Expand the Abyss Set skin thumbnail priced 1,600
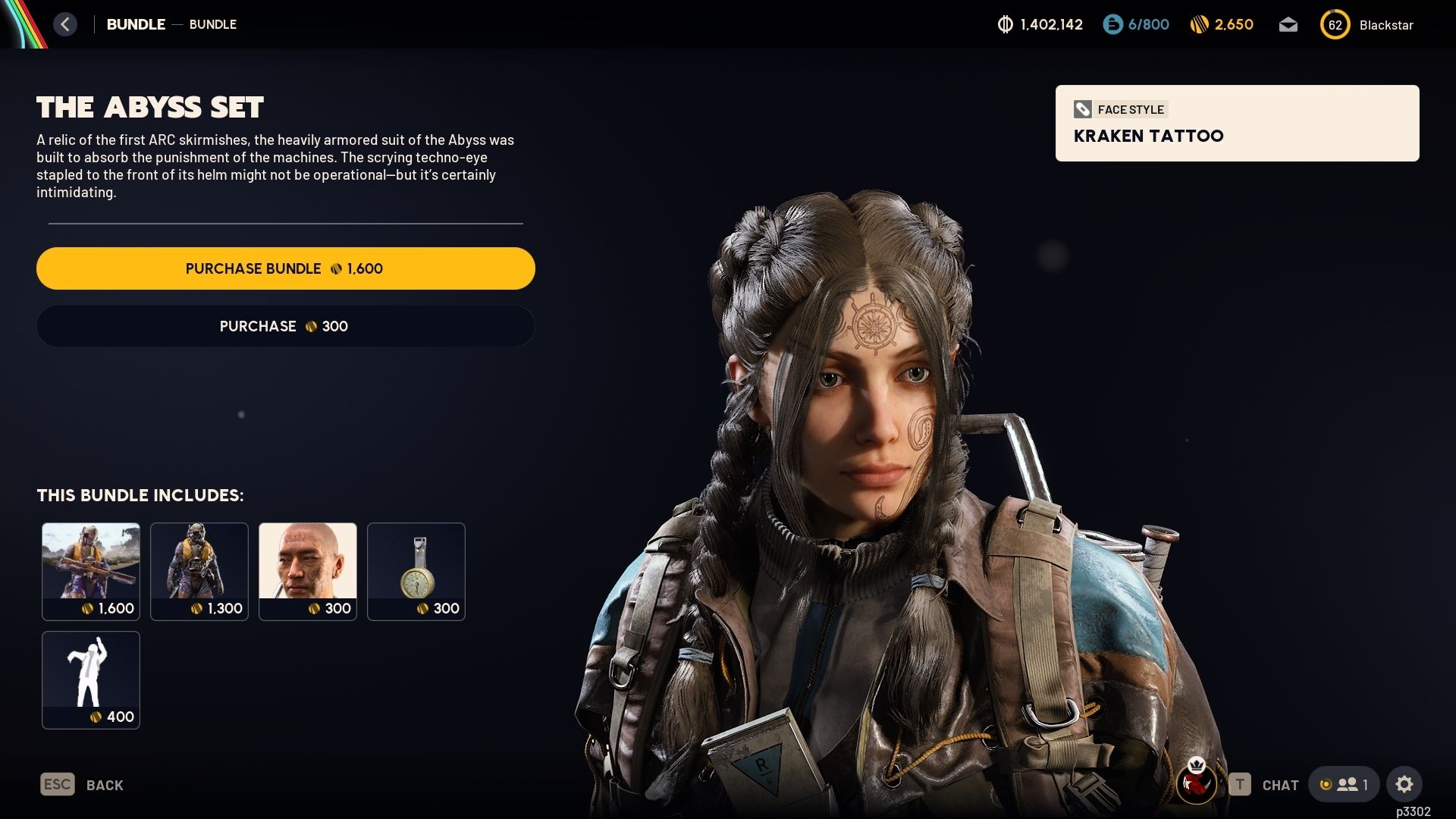 pyautogui.click(x=91, y=571)
